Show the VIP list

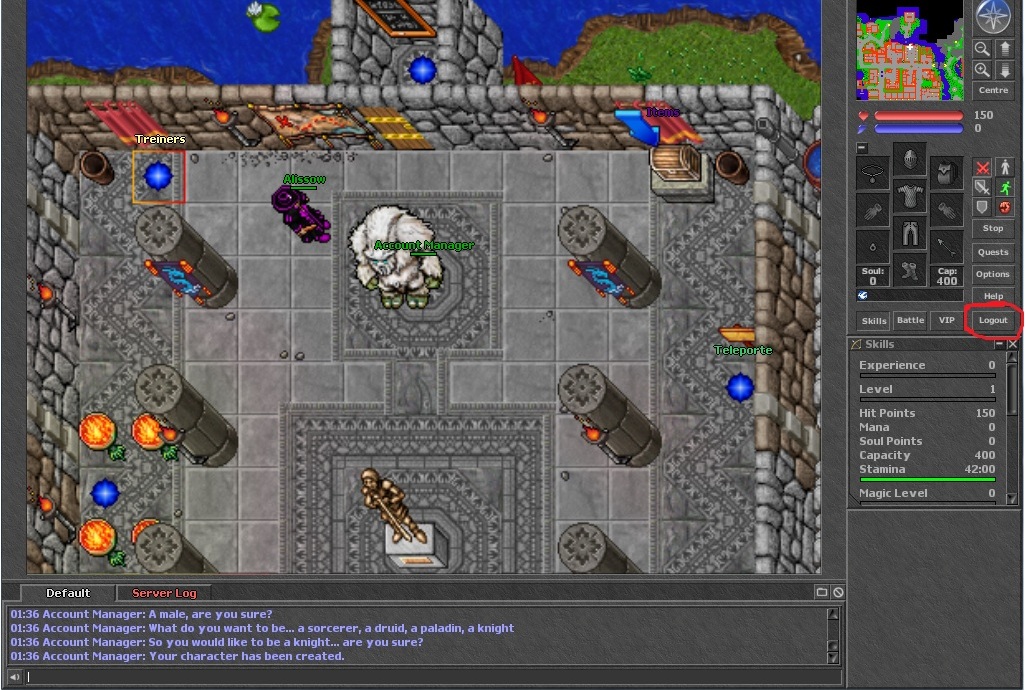click(x=945, y=320)
